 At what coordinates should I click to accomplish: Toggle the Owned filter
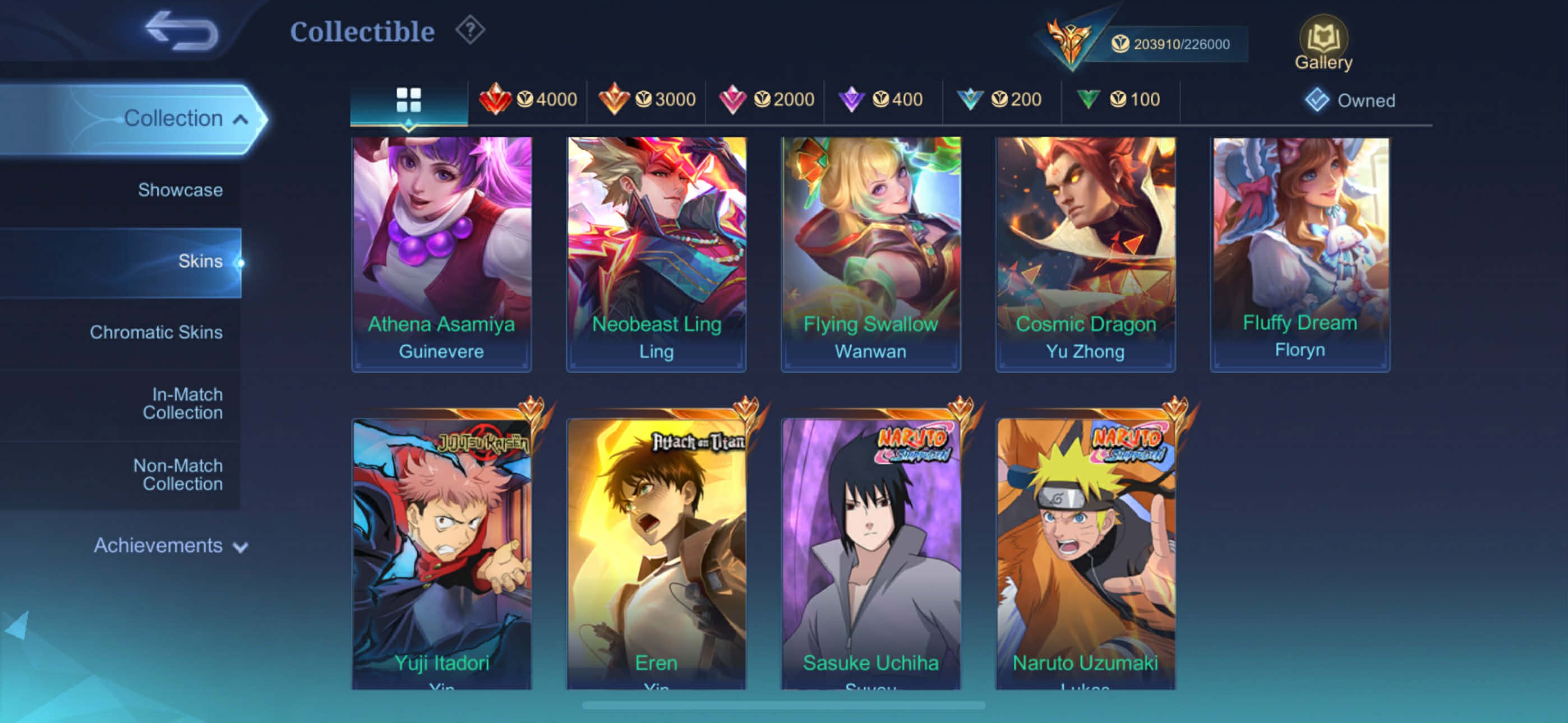click(1350, 100)
